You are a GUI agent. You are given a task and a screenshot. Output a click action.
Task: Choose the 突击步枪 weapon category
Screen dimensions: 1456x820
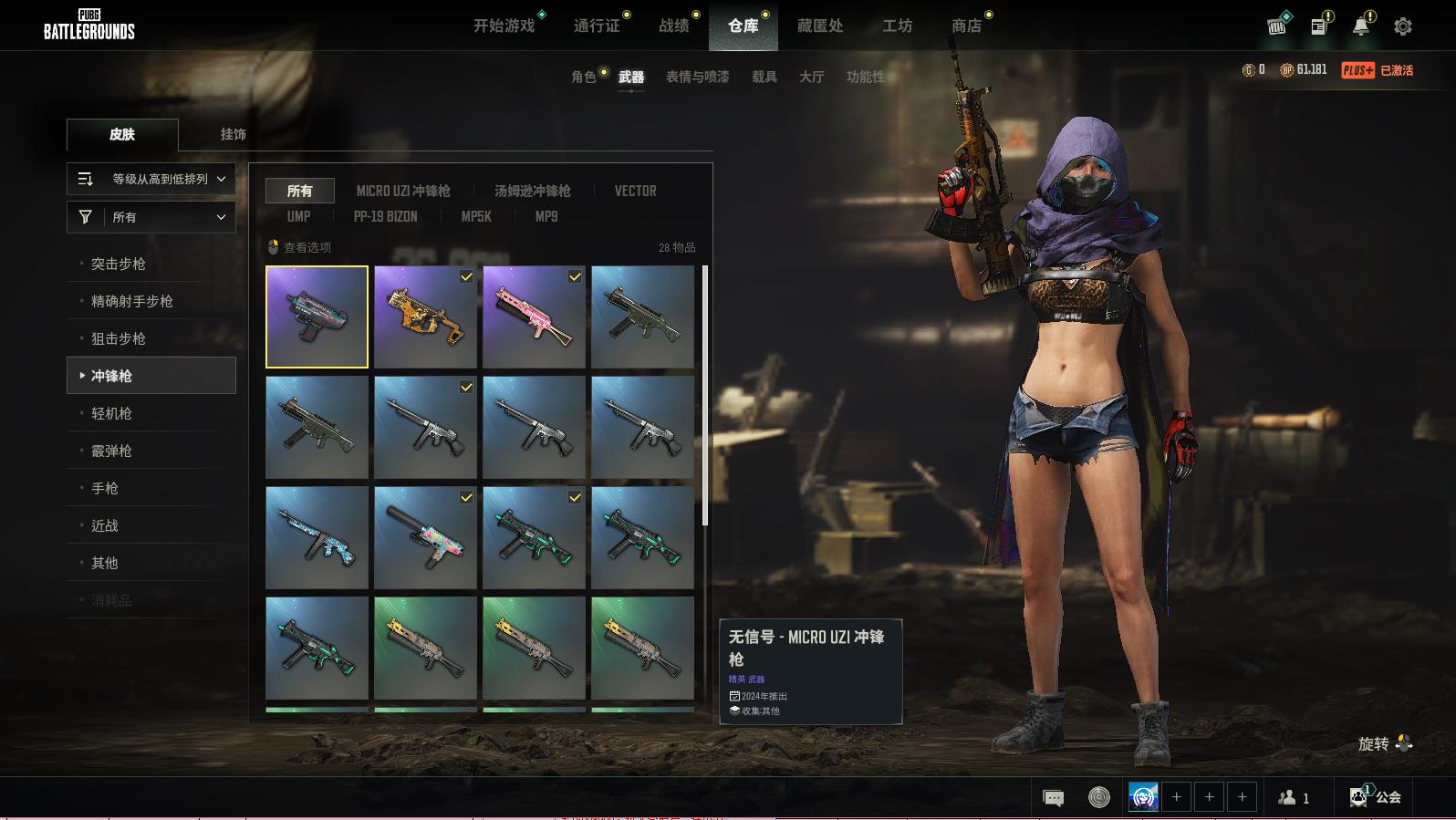pos(119,264)
